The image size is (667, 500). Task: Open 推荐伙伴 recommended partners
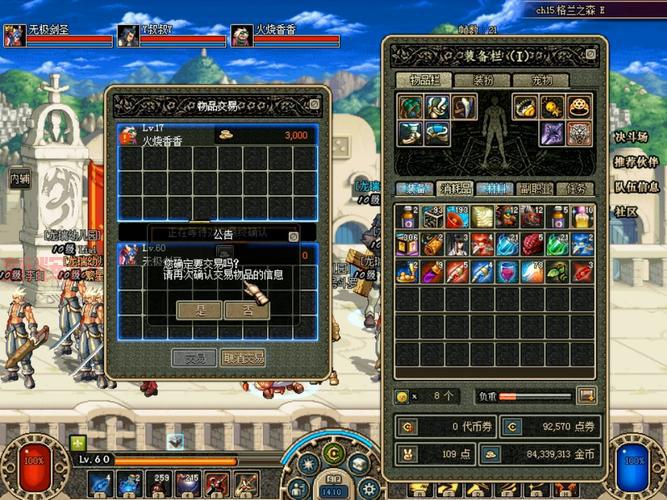[x=636, y=161]
